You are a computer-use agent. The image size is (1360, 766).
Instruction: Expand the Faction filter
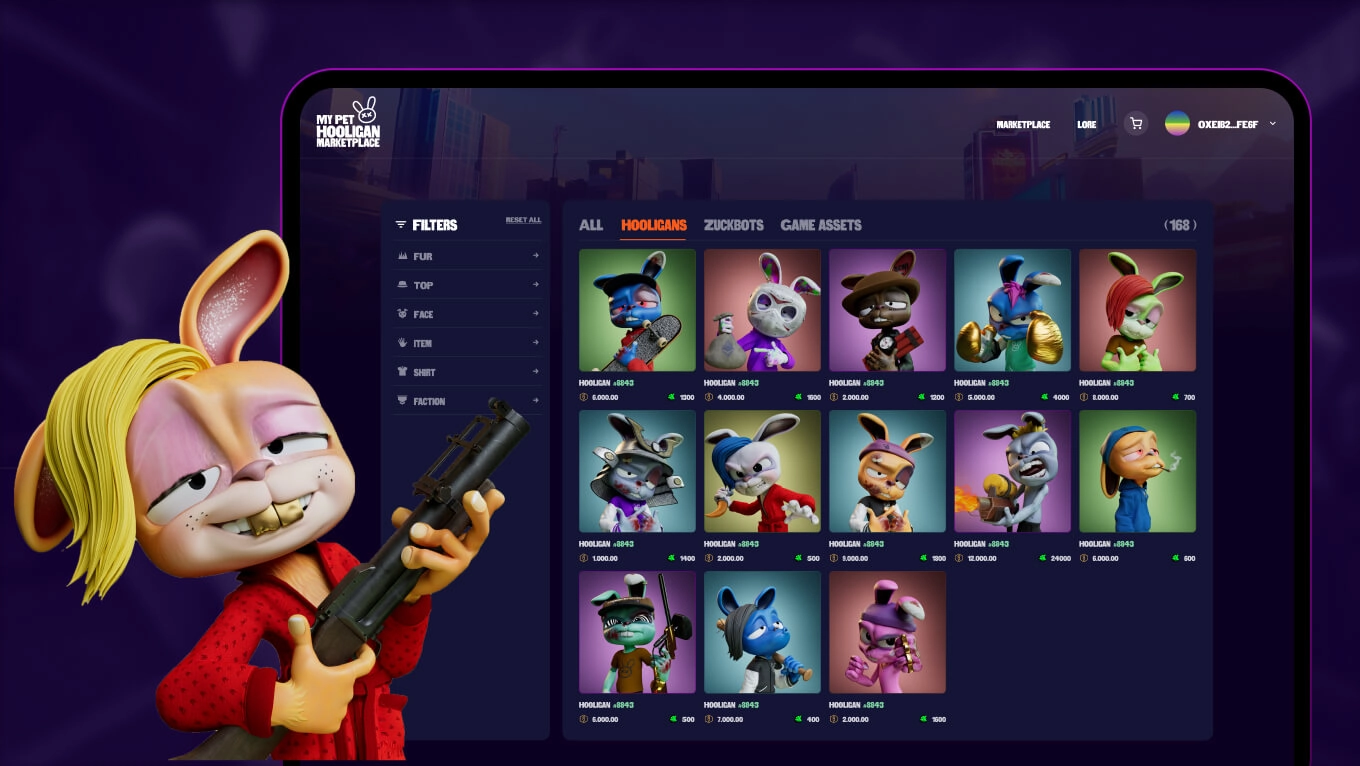[468, 401]
